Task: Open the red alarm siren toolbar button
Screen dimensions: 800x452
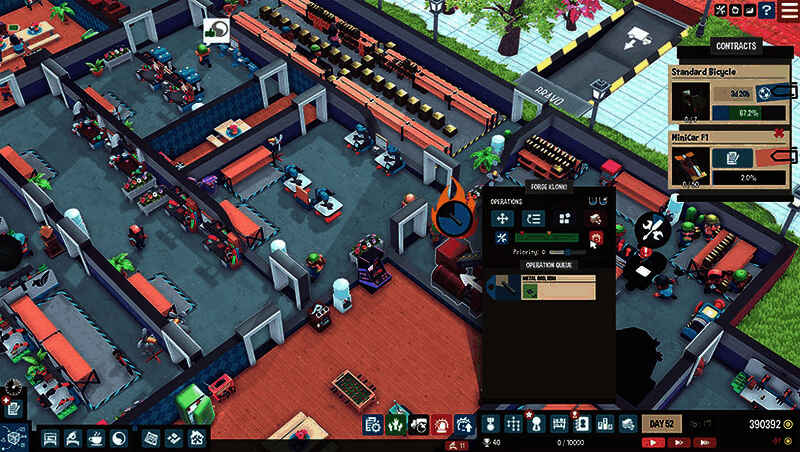Action: click(441, 424)
